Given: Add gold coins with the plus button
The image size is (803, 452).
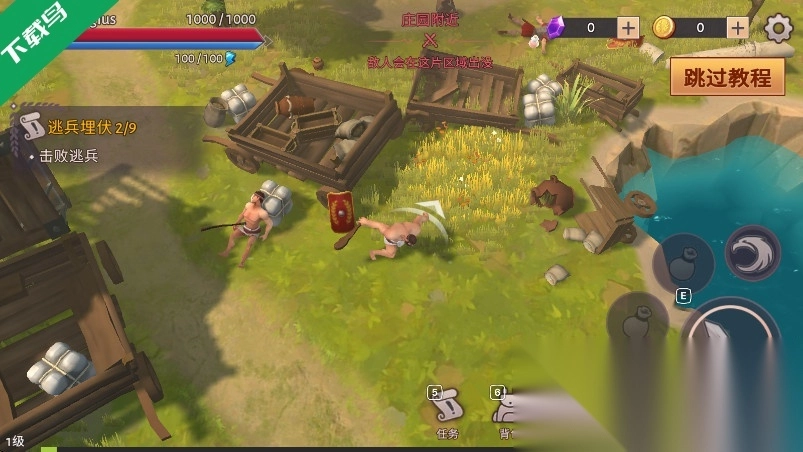Looking at the screenshot, I should pos(737,28).
